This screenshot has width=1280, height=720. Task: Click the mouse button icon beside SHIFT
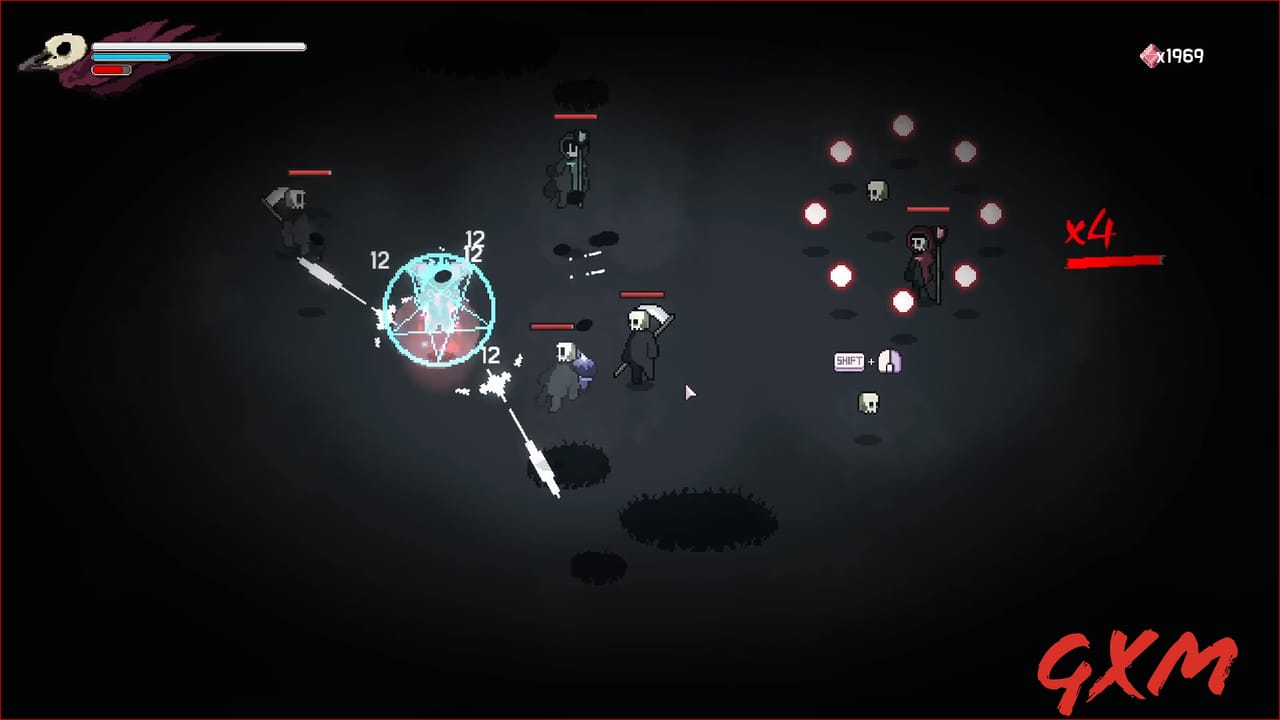[x=890, y=363]
